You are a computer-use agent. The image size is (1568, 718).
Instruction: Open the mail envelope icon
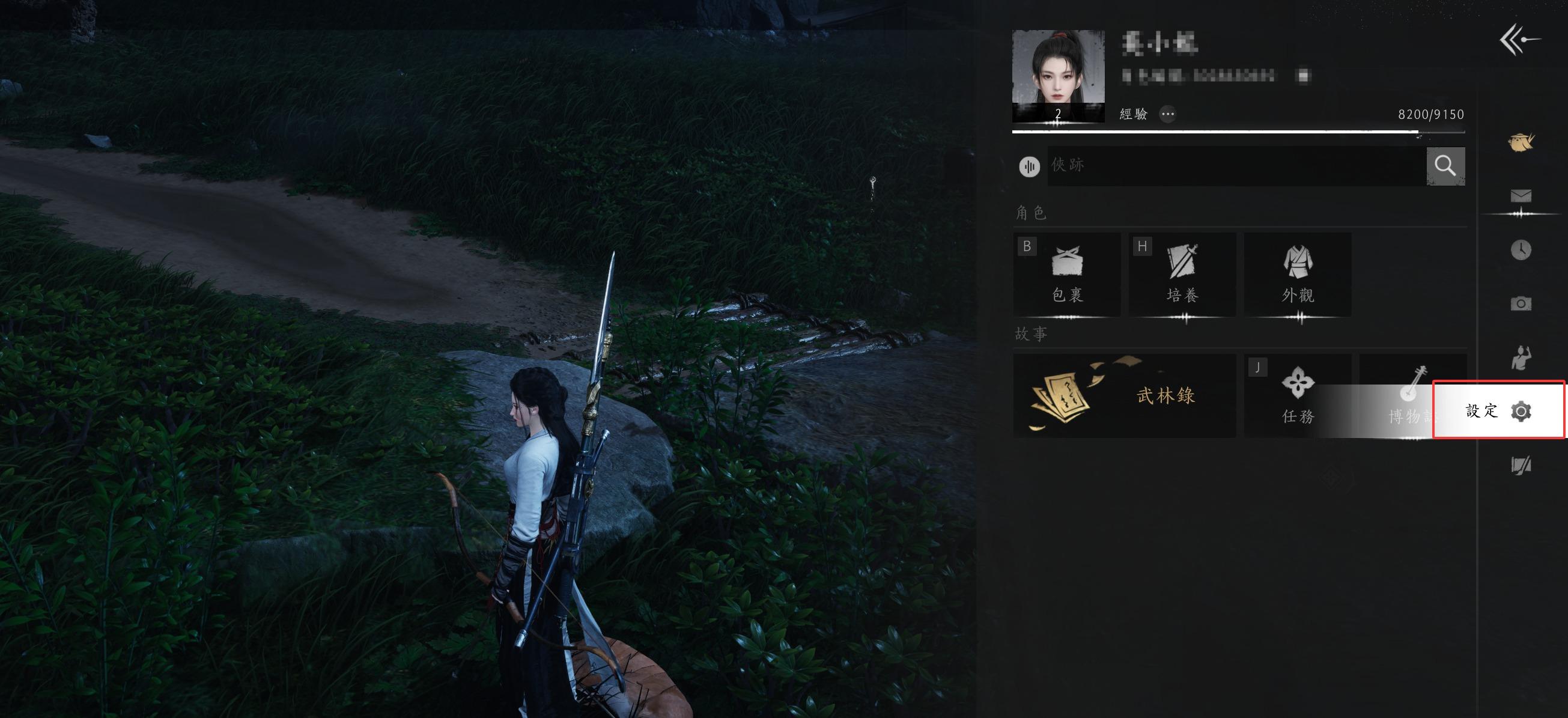tap(1521, 196)
